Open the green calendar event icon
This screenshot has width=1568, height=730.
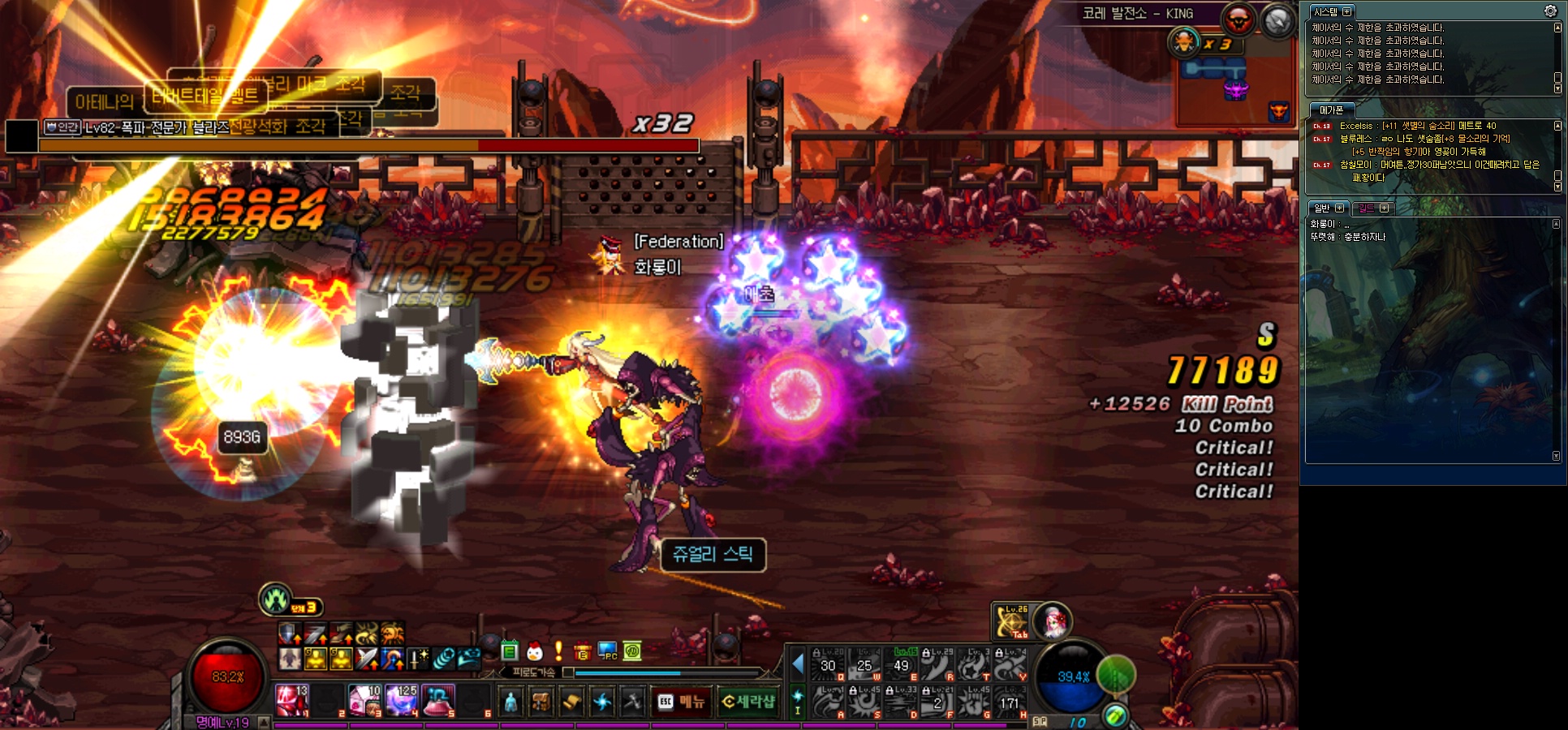(x=510, y=651)
